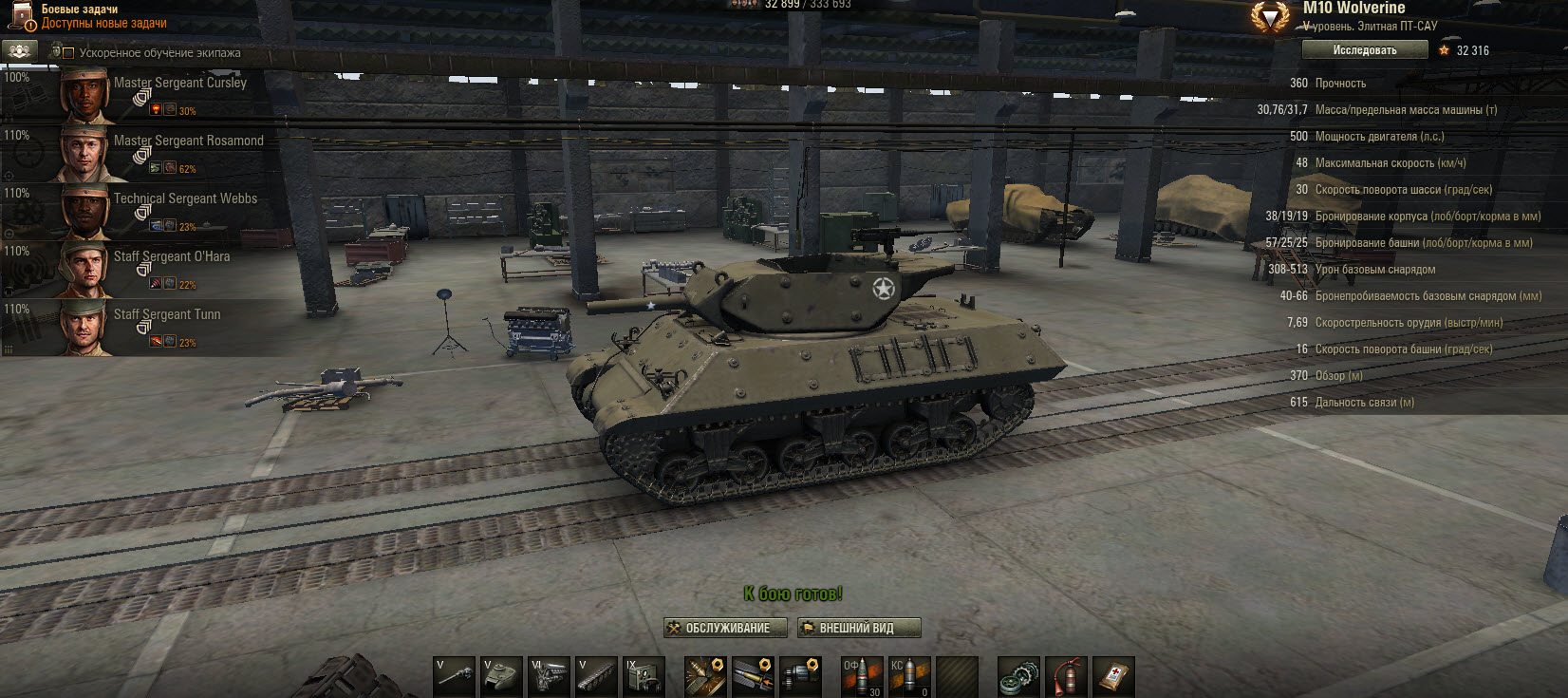Select the first aid kit consumable
Image resolution: width=1568 pixels, height=698 pixels.
click(x=1113, y=676)
